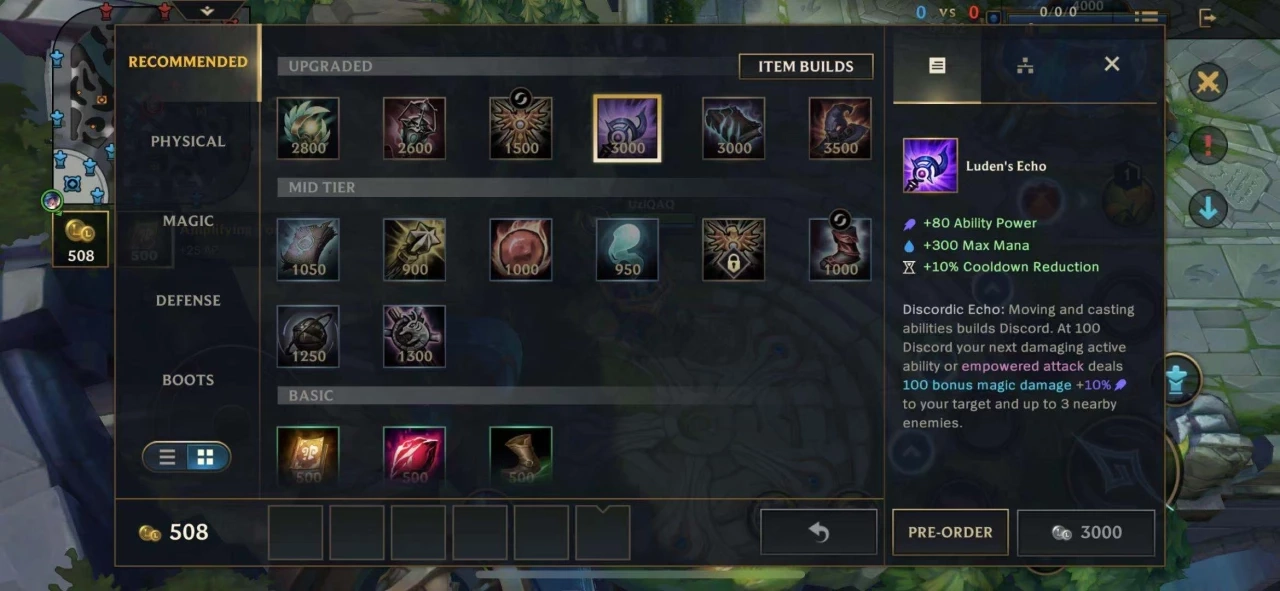Pre-order Luden's Echo
The height and width of the screenshot is (591, 1280).
[950, 532]
